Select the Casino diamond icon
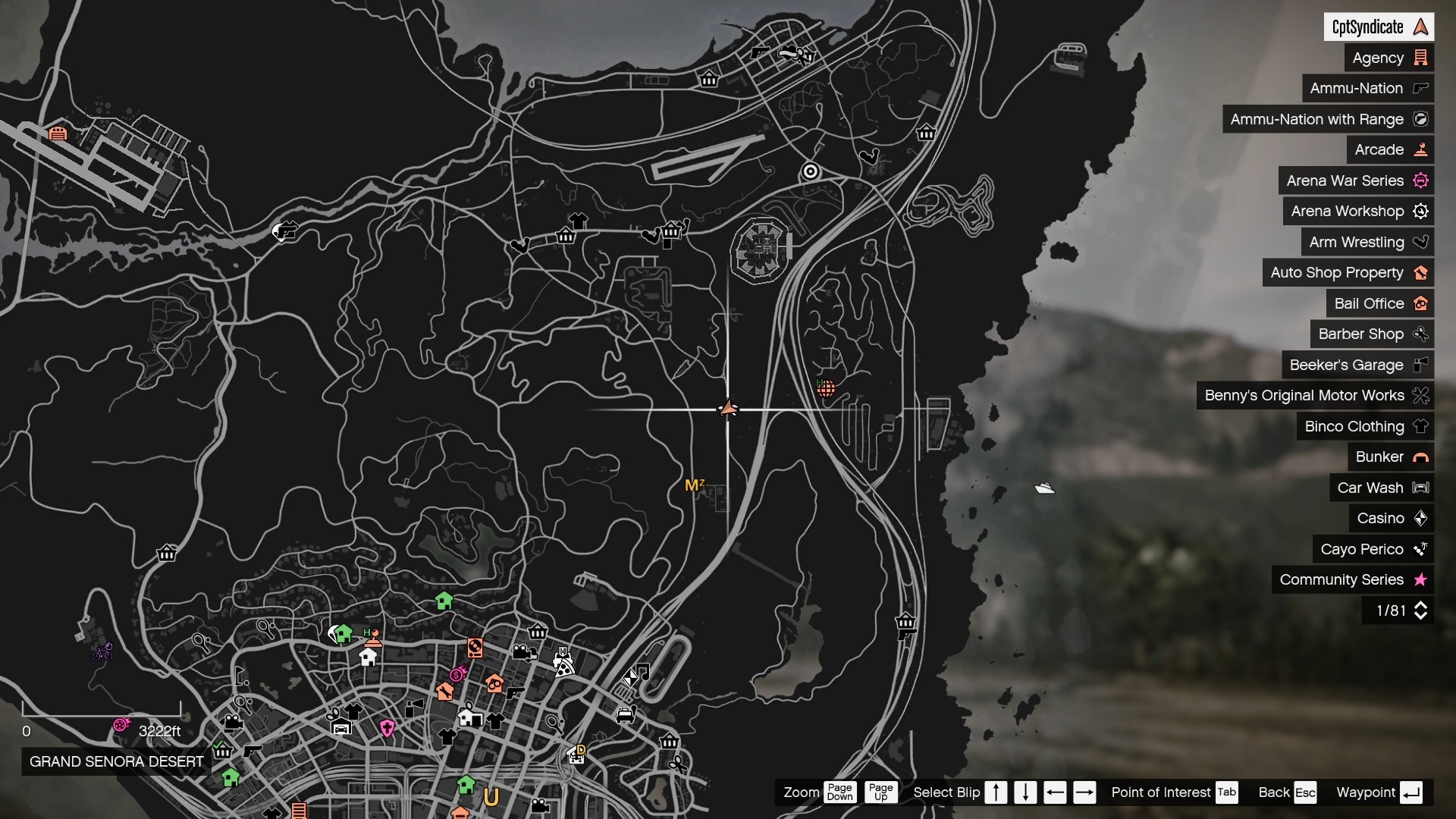Image resolution: width=1456 pixels, height=819 pixels. click(1421, 518)
